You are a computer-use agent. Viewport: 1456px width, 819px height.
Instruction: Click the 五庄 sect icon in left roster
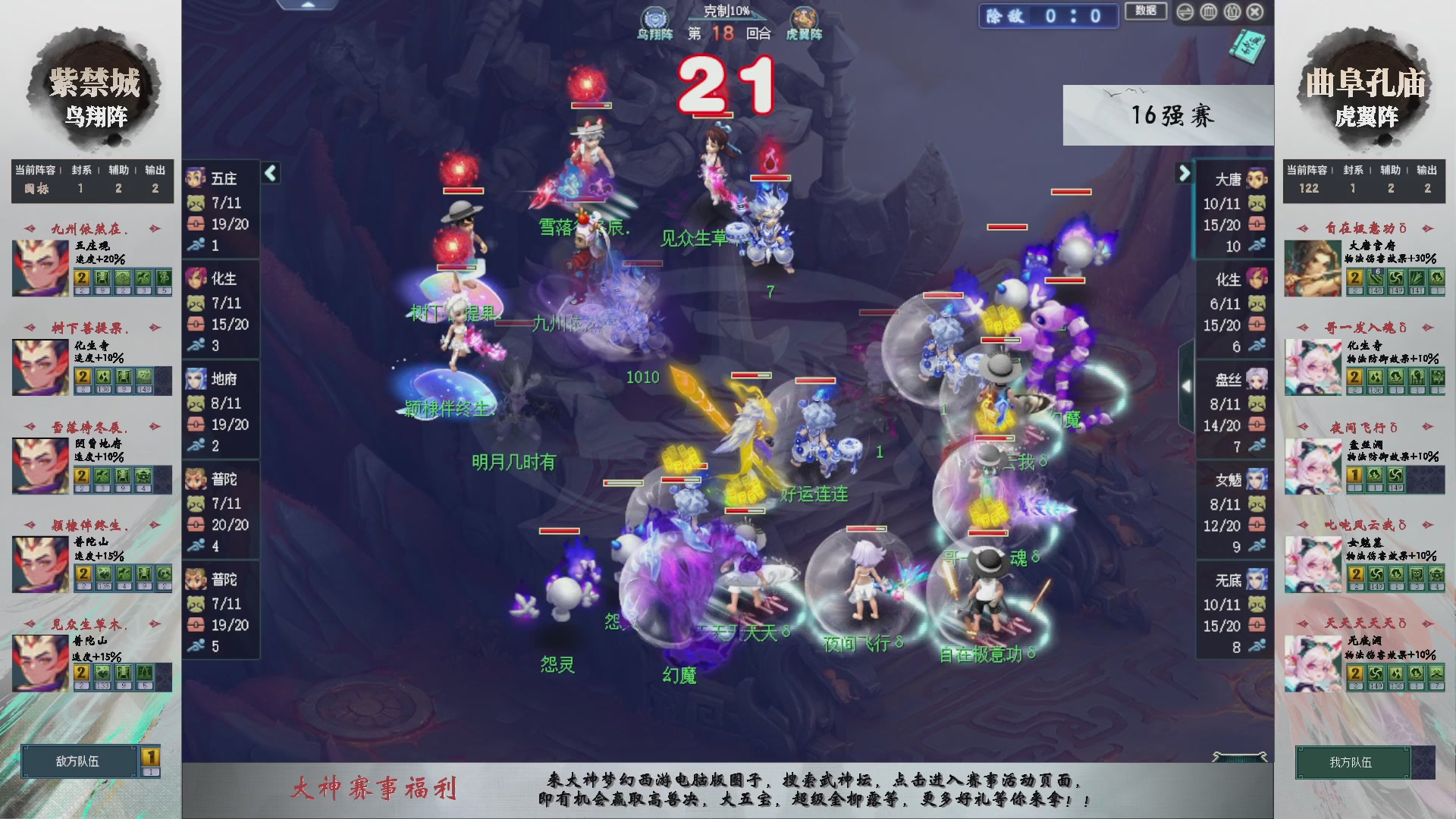pyautogui.click(x=196, y=179)
